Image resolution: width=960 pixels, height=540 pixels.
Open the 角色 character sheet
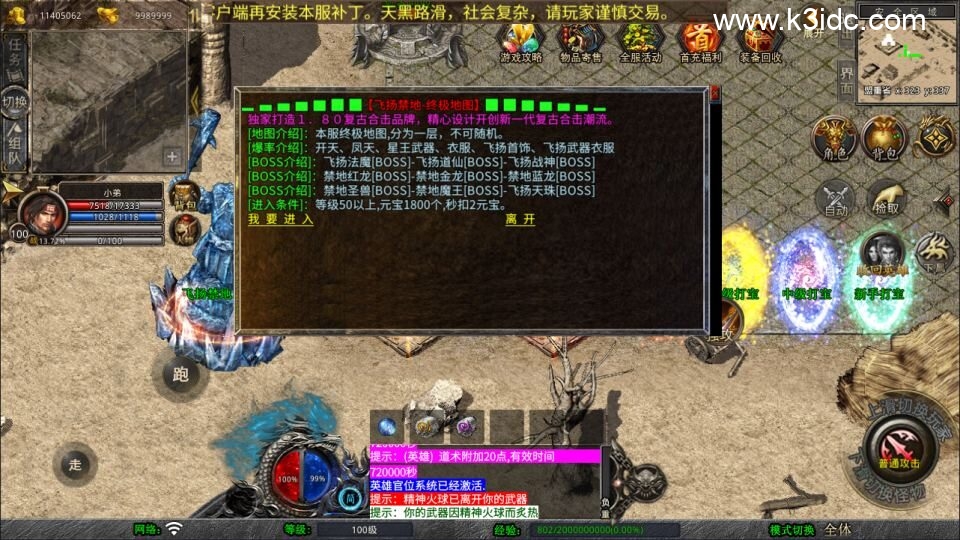tap(832, 139)
